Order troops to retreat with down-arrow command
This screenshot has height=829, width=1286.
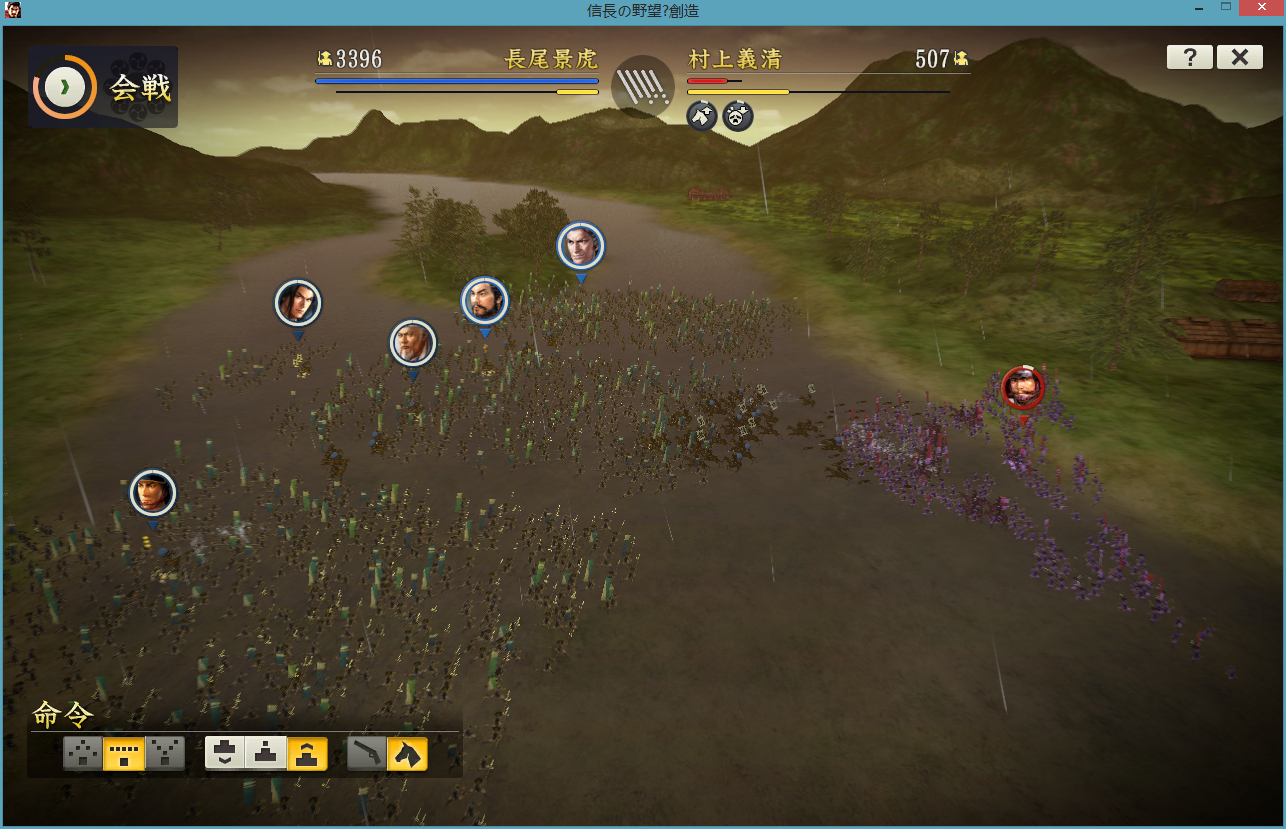tap(225, 753)
